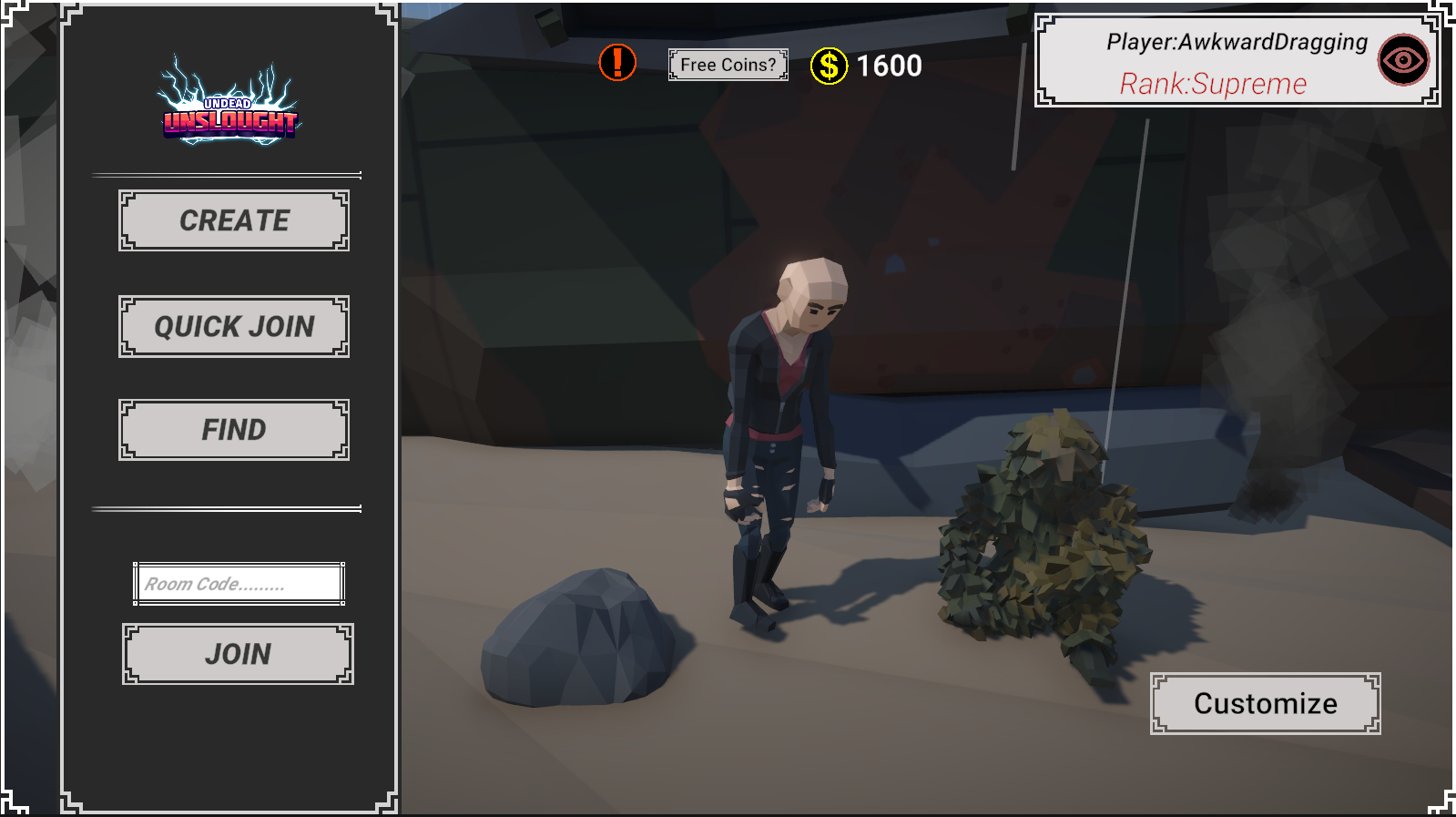
Task: Click the Rank:Supreme label
Action: tap(1213, 84)
